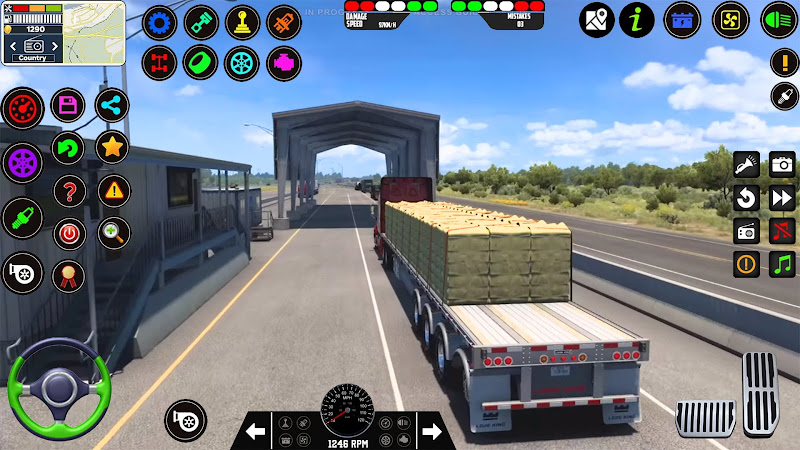Click the left turn signal arrow
The image size is (800, 450).
point(257,431)
